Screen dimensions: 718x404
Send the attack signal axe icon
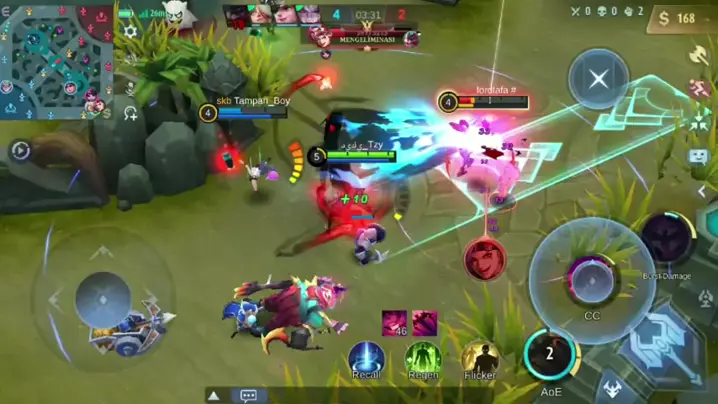pos(698,55)
